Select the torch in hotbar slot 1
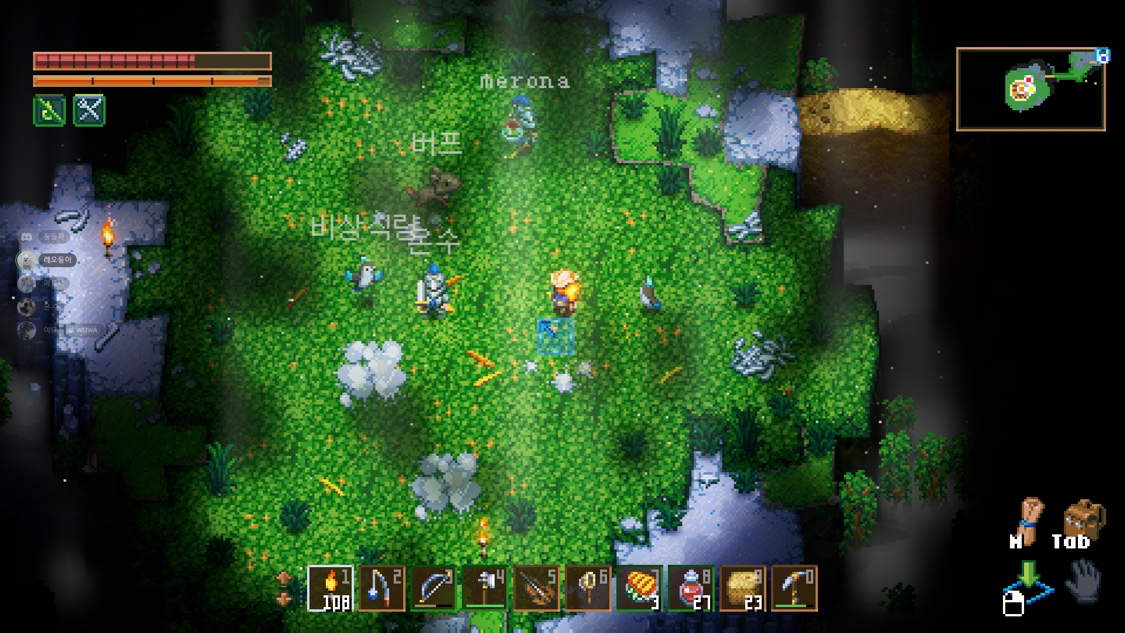Screen dimensions: 1125x633 pyautogui.click(x=329, y=588)
